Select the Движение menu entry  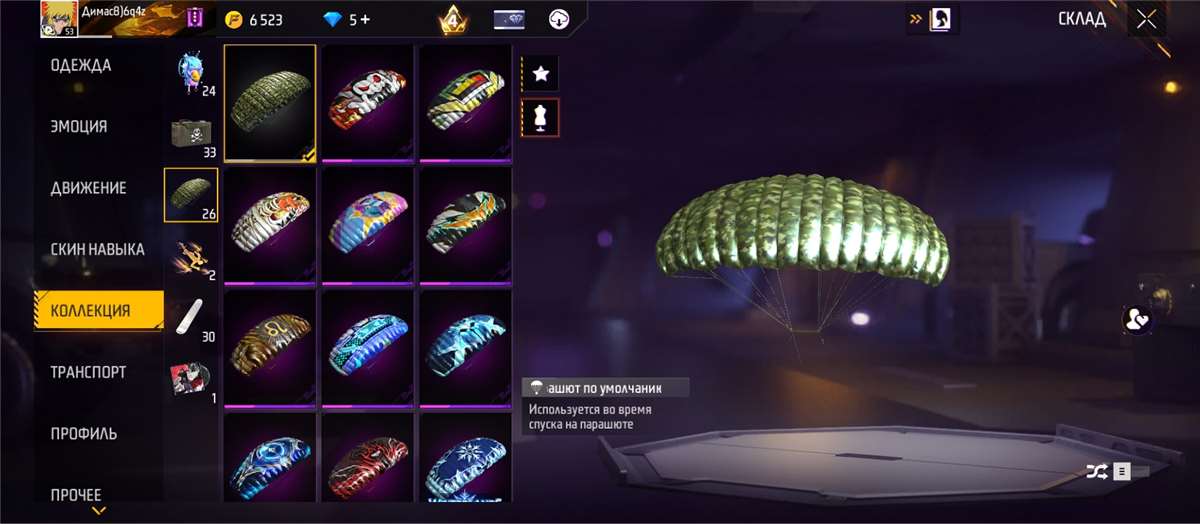click(88, 188)
